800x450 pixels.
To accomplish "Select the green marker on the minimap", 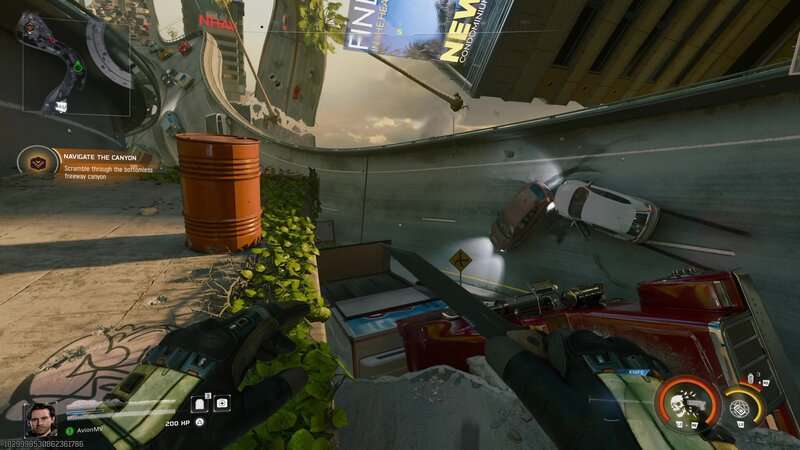I will [79, 67].
